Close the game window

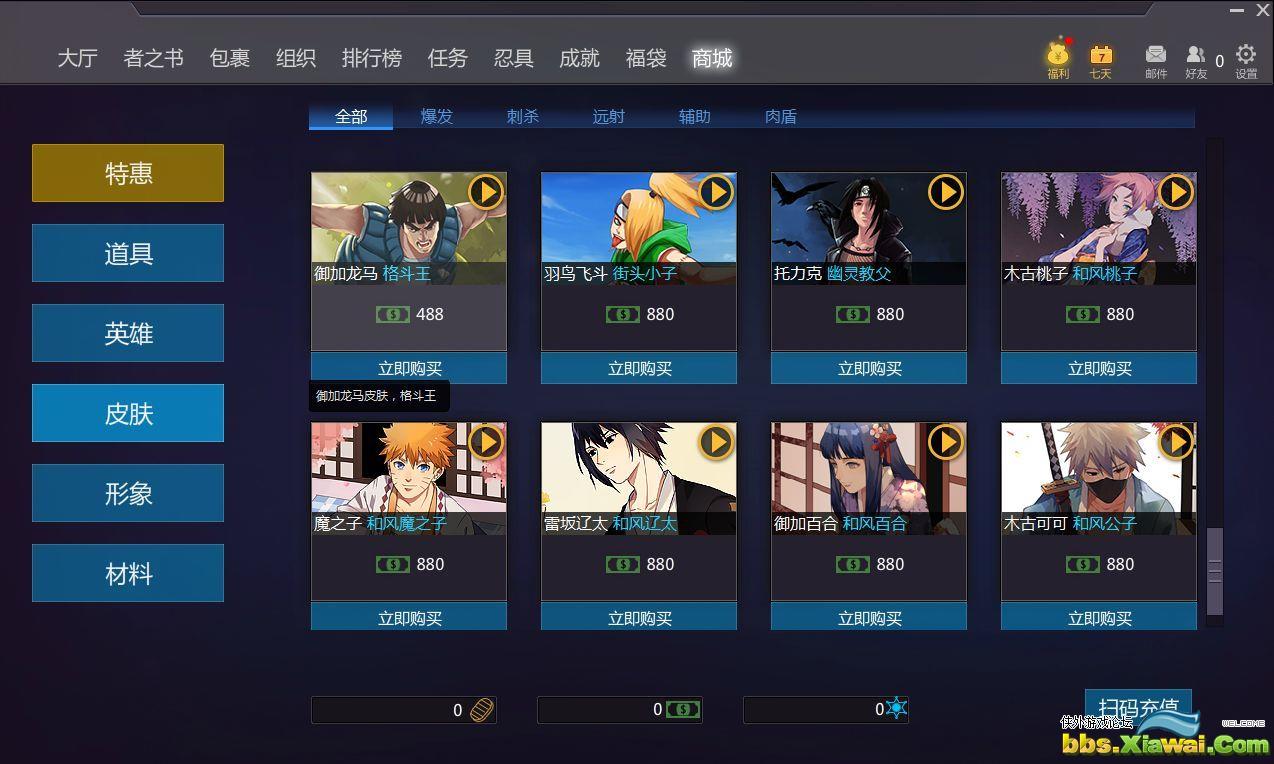coord(1263,10)
